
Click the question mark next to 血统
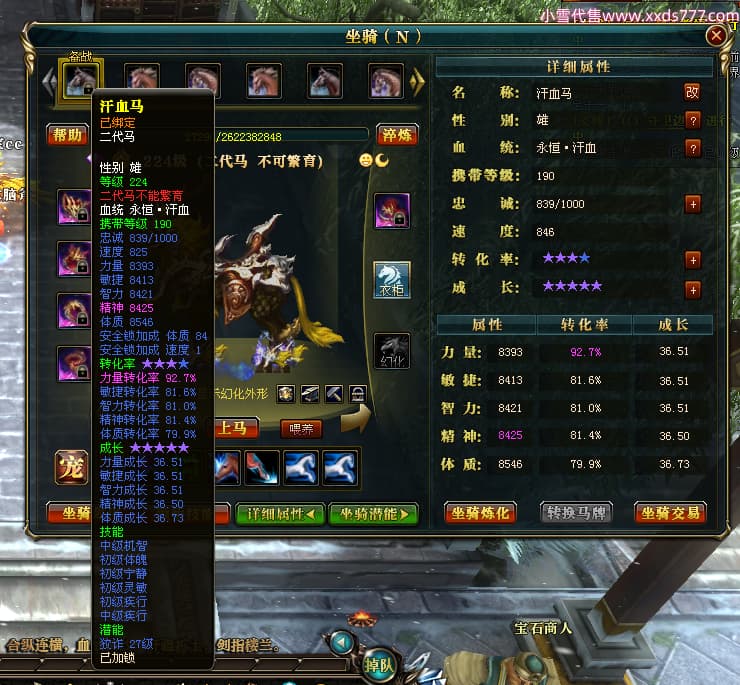692,148
